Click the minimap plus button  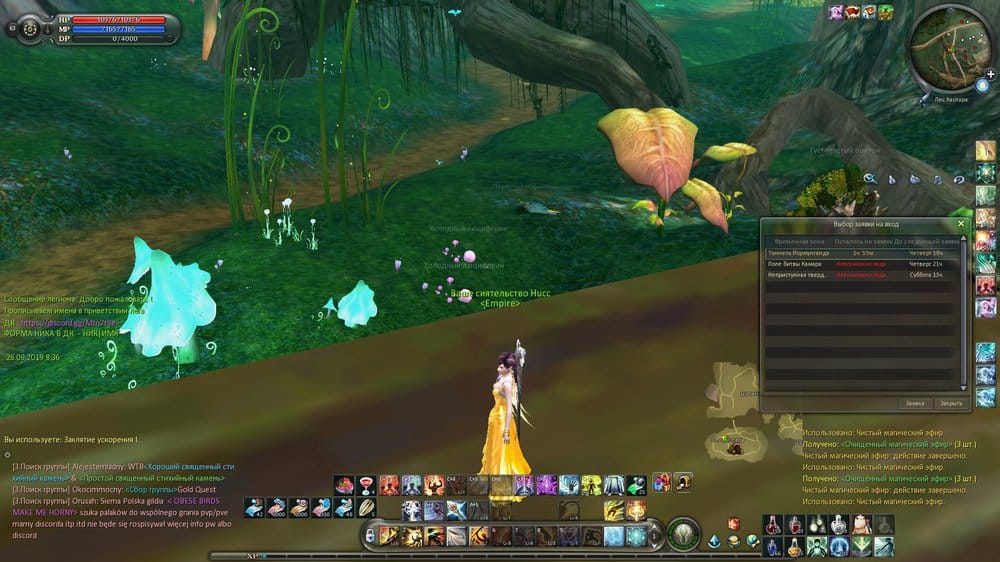click(x=990, y=75)
